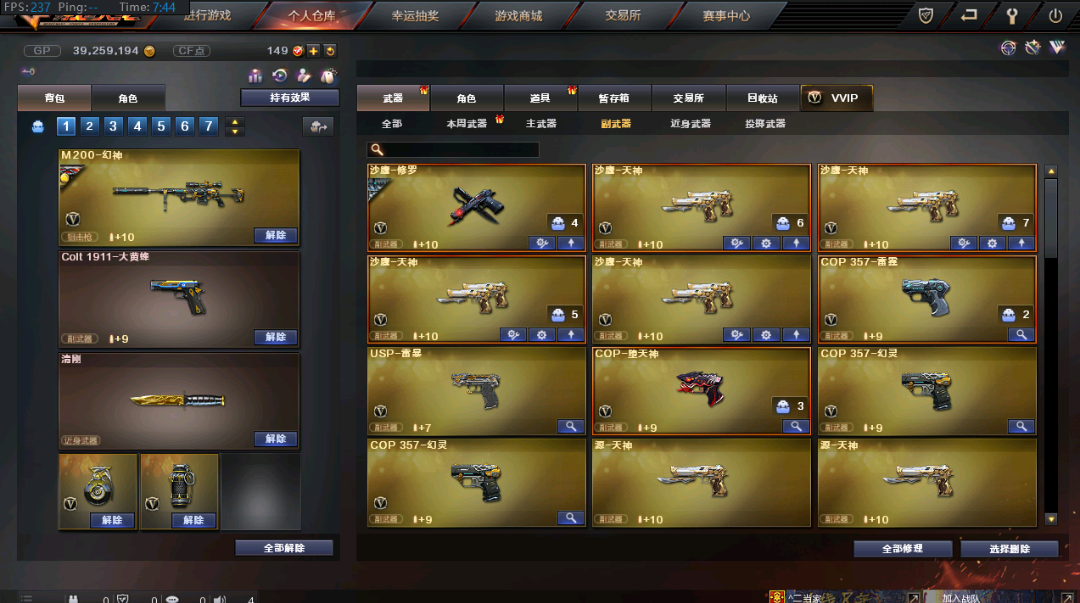Open the 回收站 recycle bin tab

[762, 98]
